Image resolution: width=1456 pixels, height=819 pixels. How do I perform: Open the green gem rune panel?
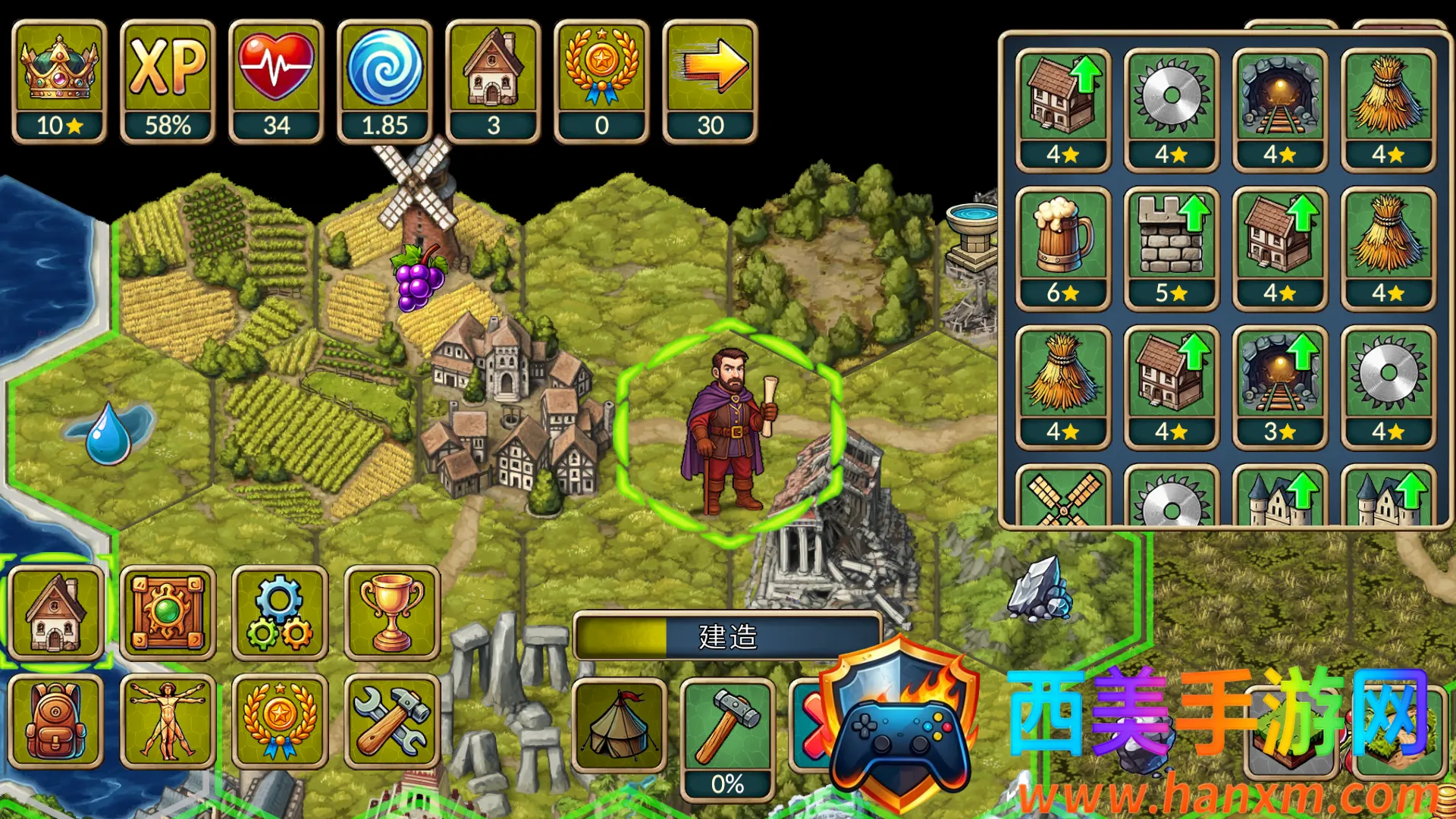point(168,613)
